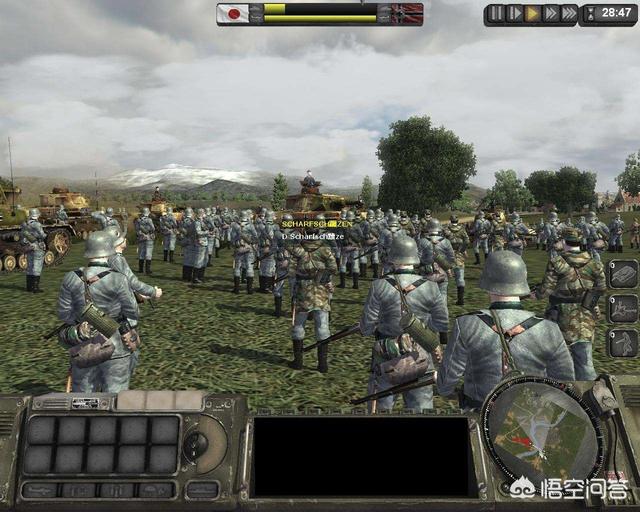Select the middle infantry icon button on the right

[x=623, y=308]
